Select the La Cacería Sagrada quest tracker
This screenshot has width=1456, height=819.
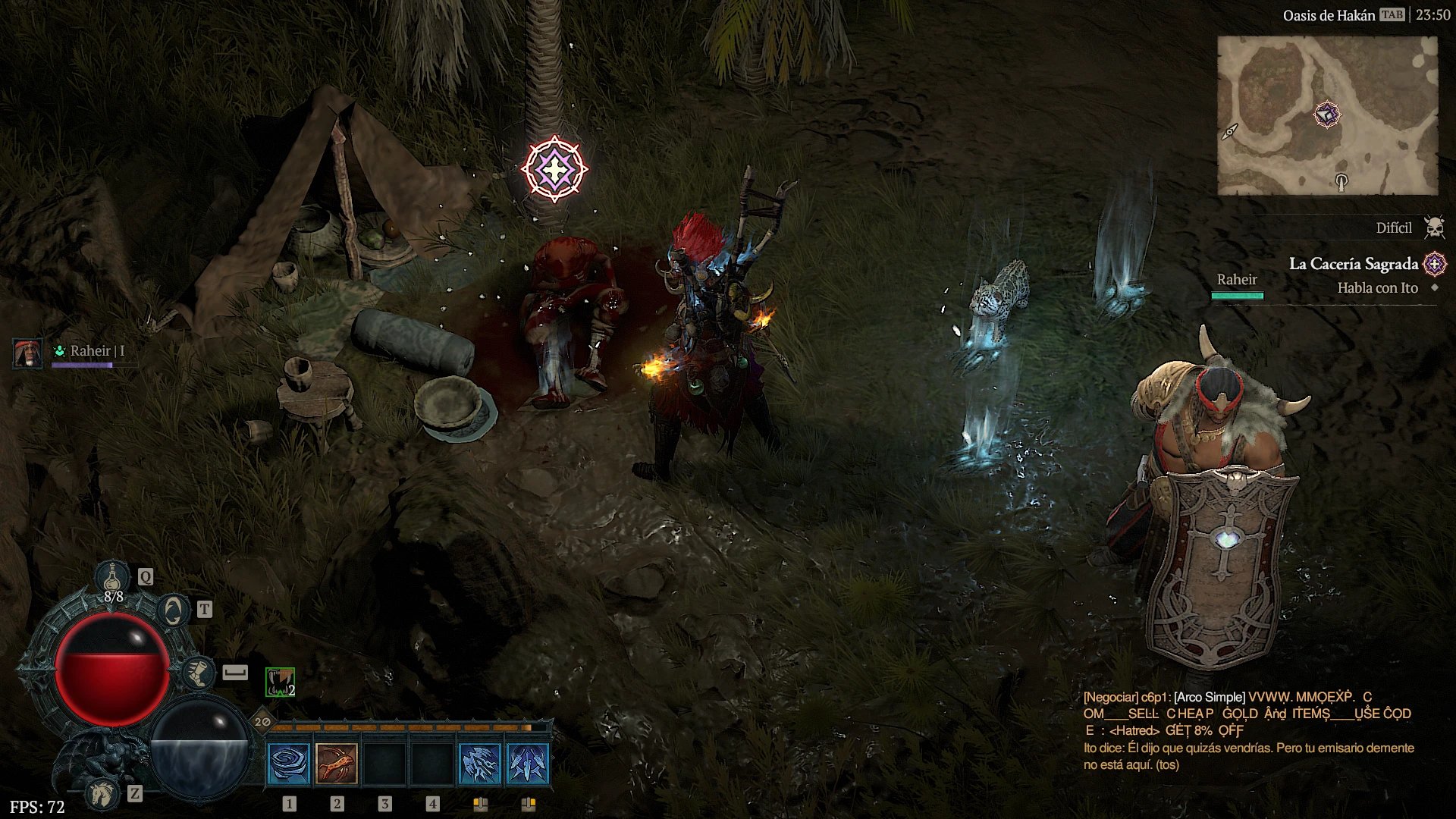point(1354,264)
